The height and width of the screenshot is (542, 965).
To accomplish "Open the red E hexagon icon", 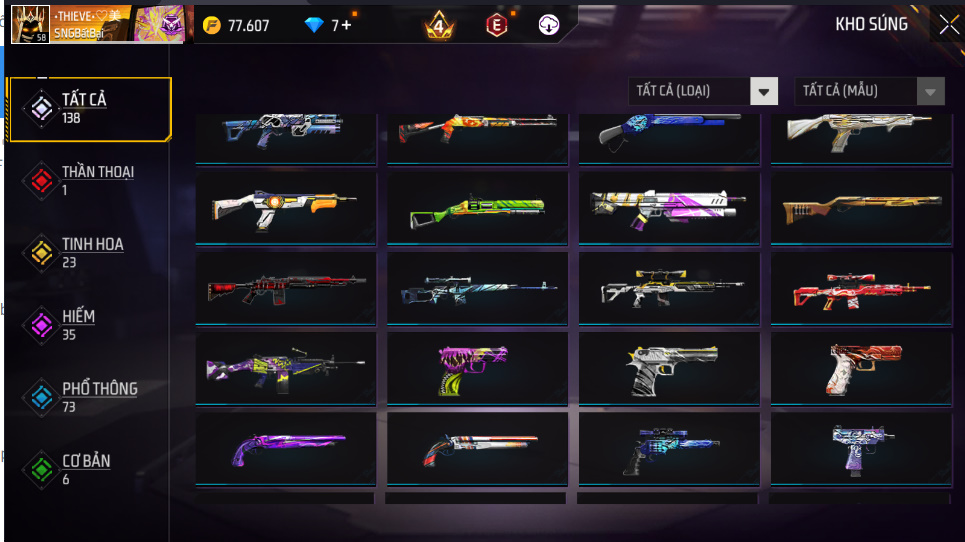I will (496, 25).
